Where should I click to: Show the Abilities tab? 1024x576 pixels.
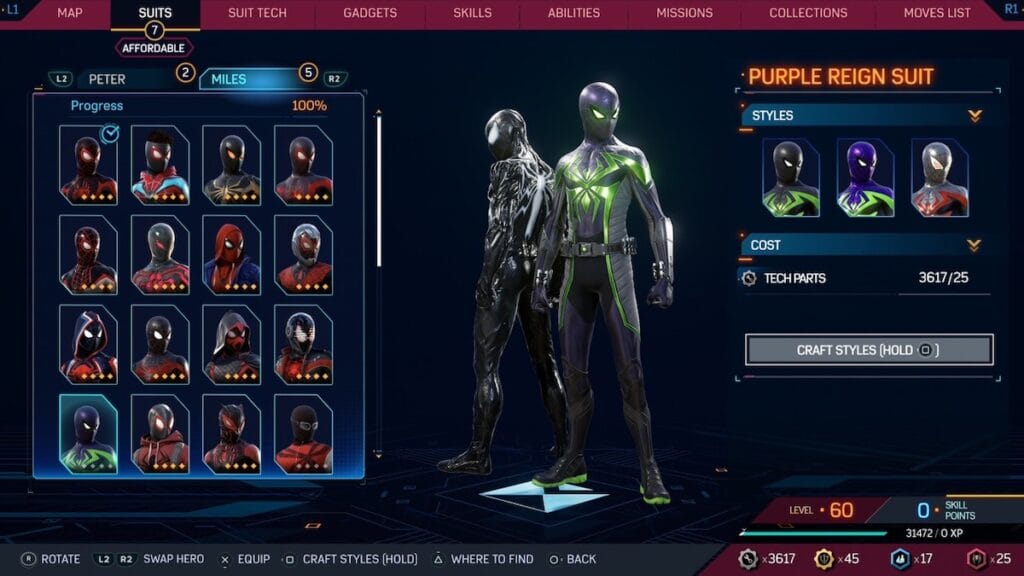tap(574, 13)
